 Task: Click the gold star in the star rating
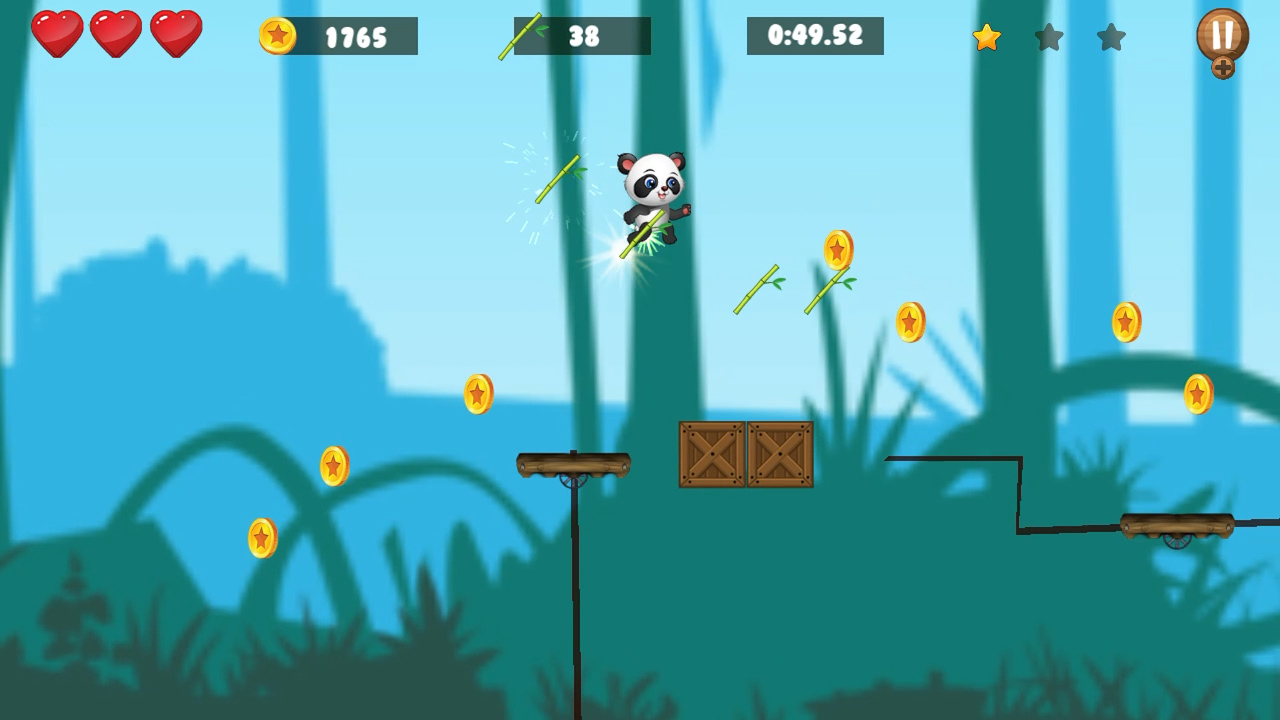[x=986, y=38]
